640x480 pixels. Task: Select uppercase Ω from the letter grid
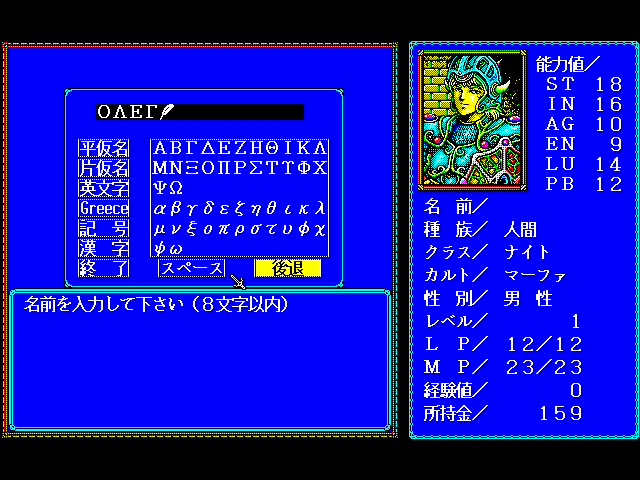click(175, 188)
